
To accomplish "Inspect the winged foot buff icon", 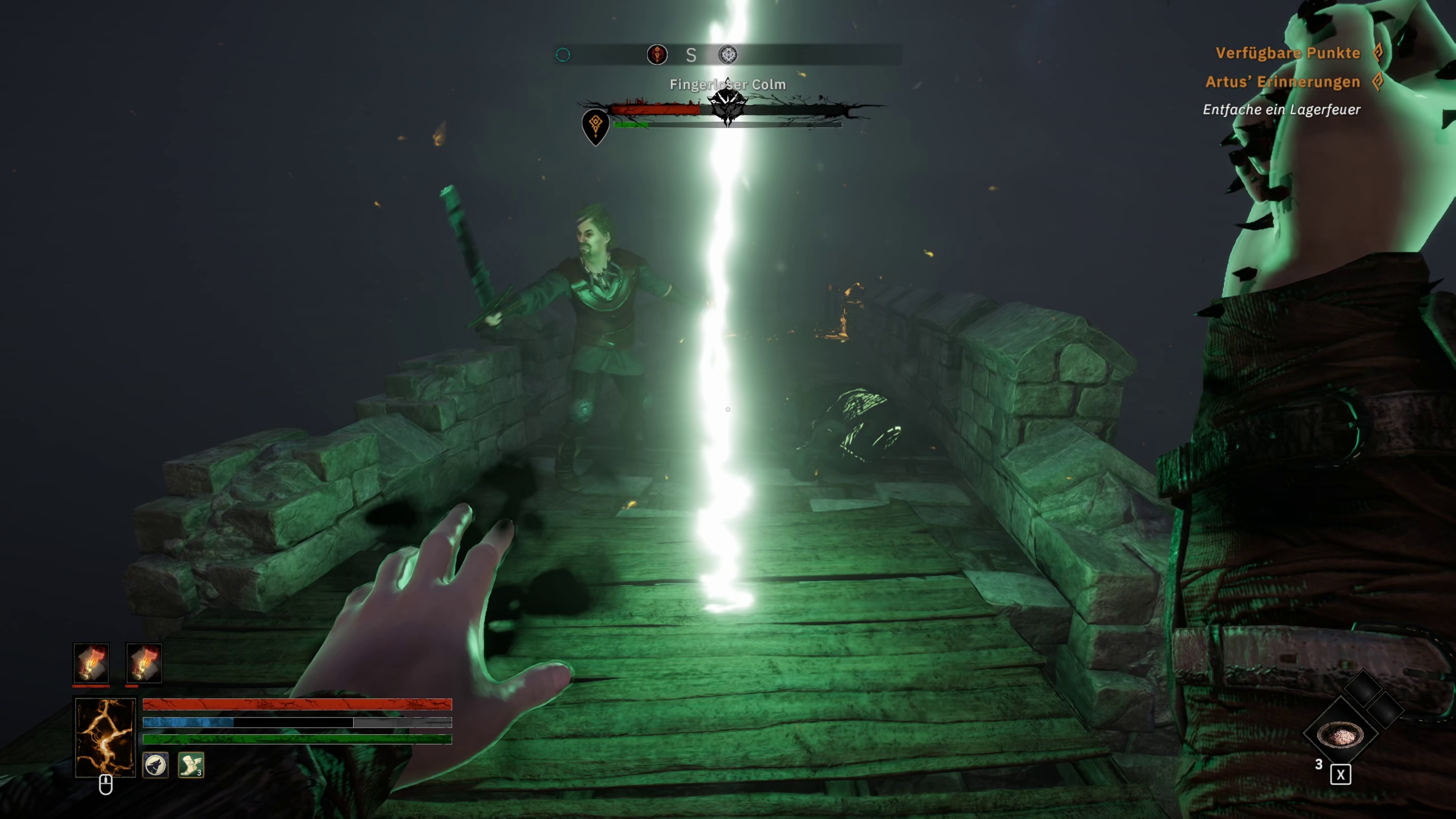I will click(x=191, y=765).
